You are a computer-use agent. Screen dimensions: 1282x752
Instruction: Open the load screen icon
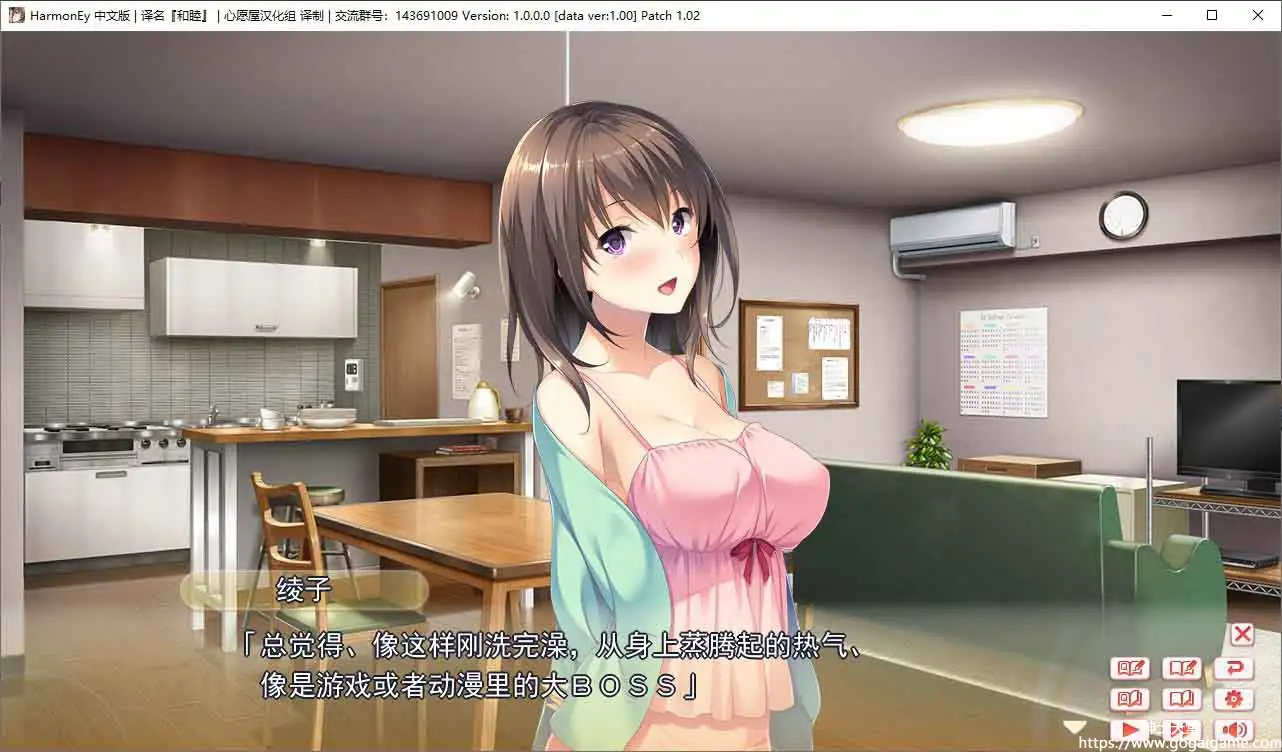pyautogui.click(x=1182, y=698)
